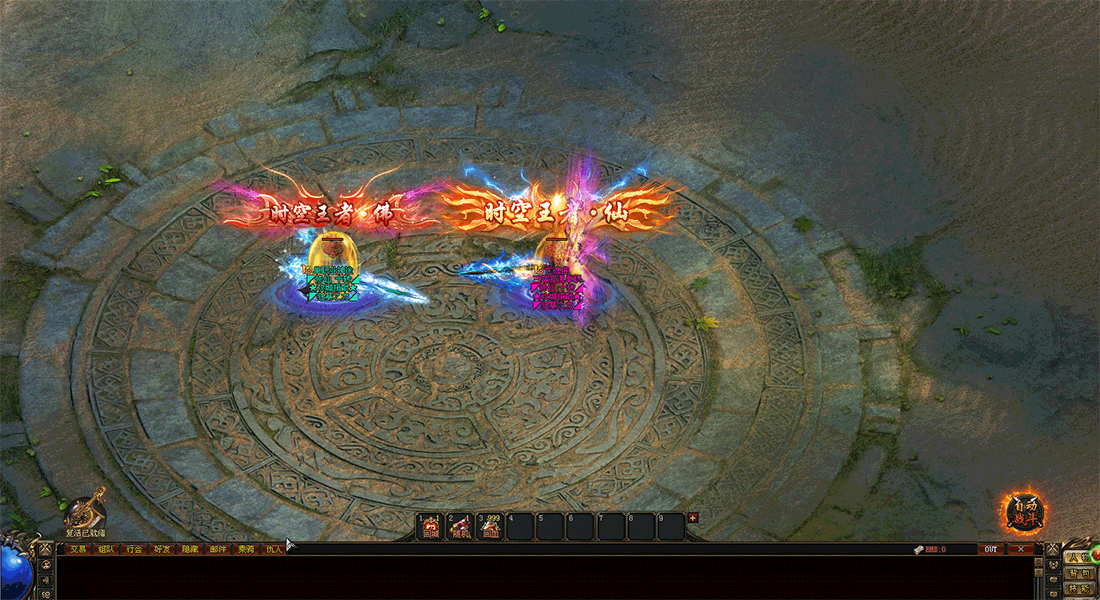Screen dimensions: 1100x600
Task: Use the 回城 return-to-town item in slot 1
Action: tap(432, 526)
